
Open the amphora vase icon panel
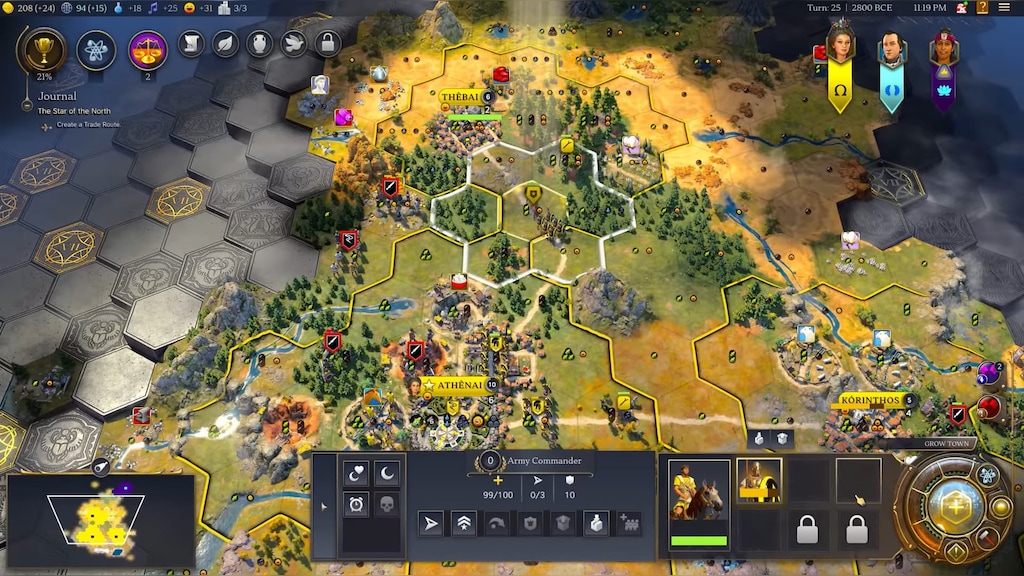259,43
